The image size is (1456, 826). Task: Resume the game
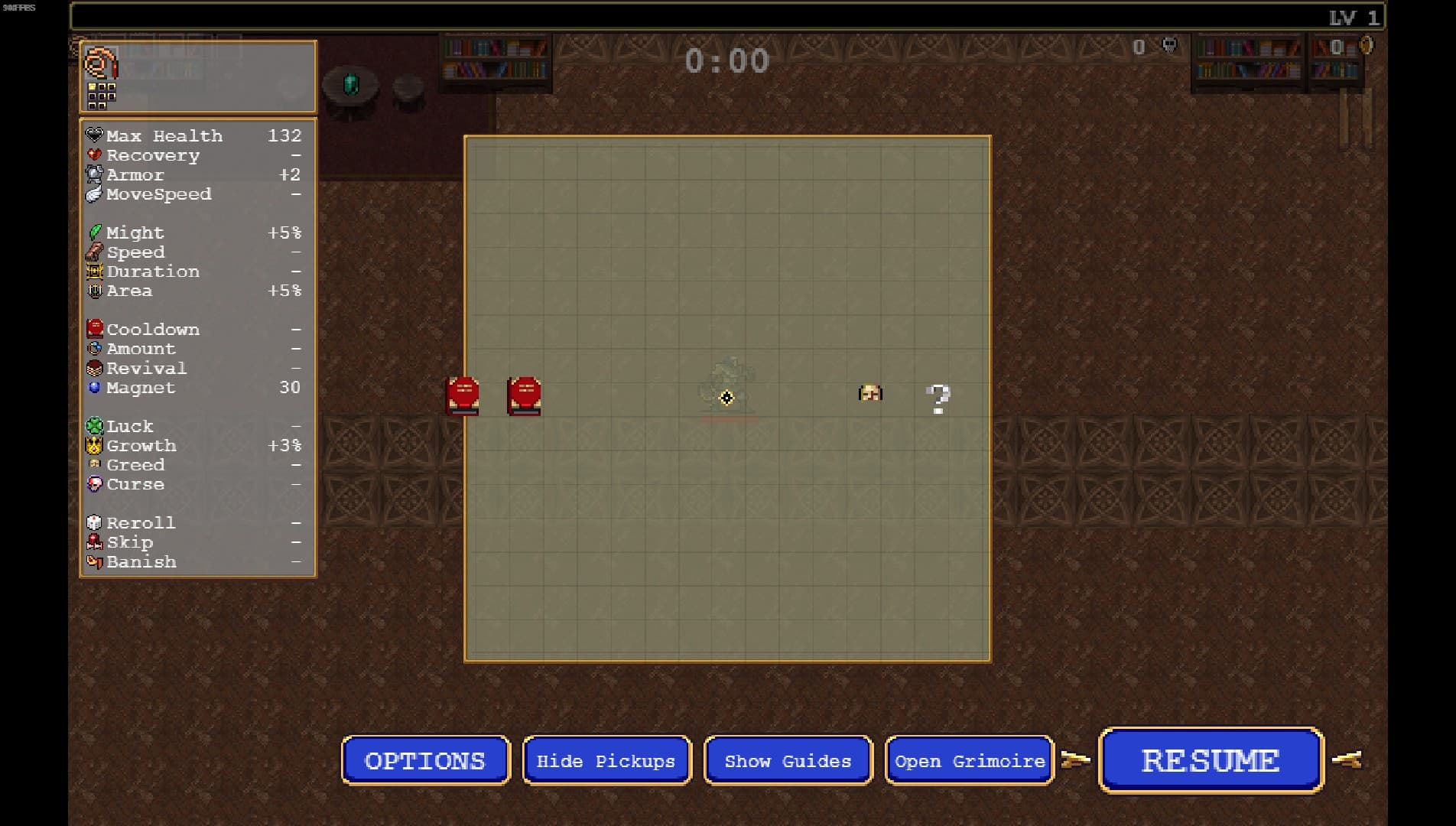(x=1211, y=760)
